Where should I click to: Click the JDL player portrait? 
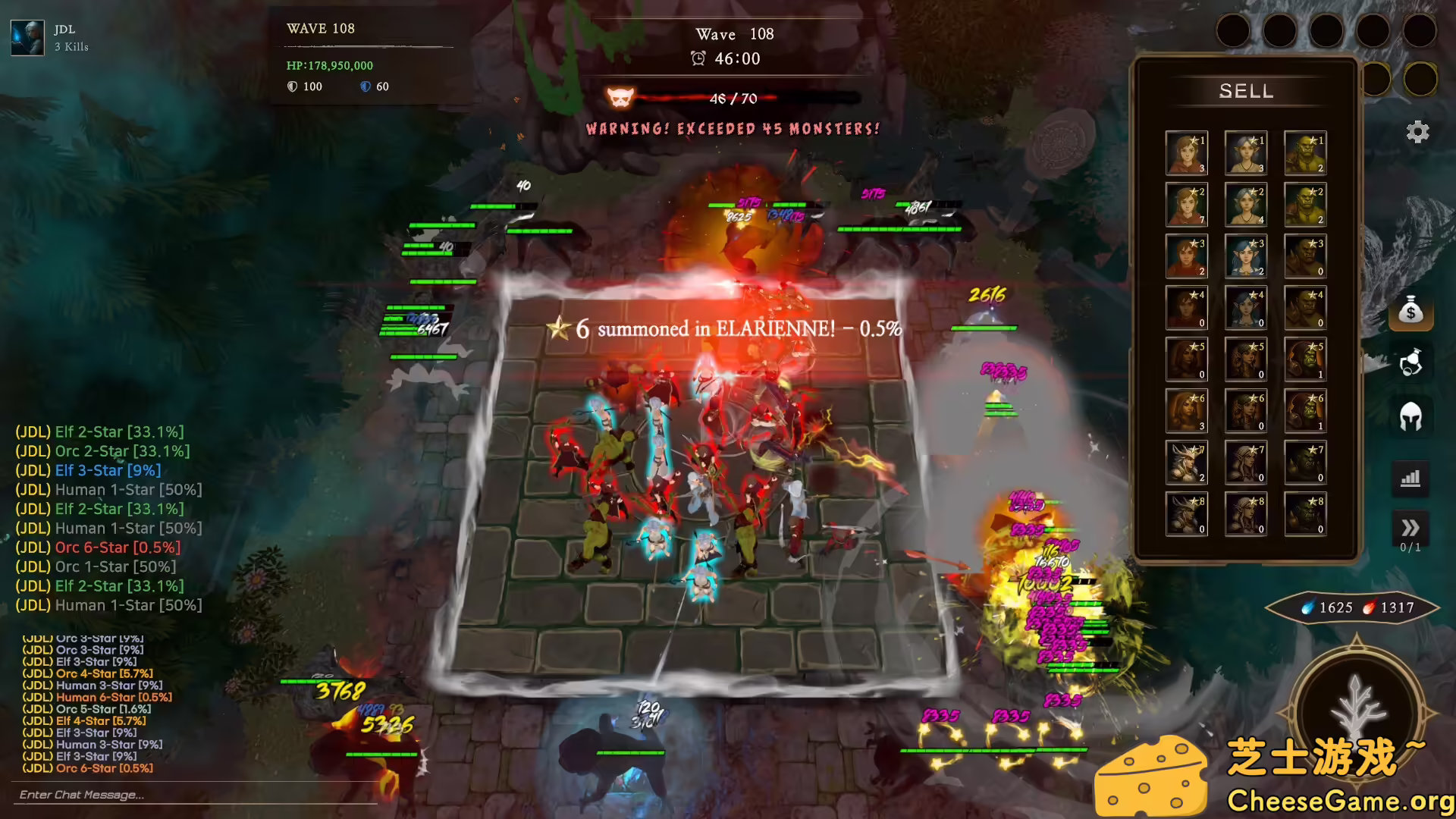[x=27, y=38]
